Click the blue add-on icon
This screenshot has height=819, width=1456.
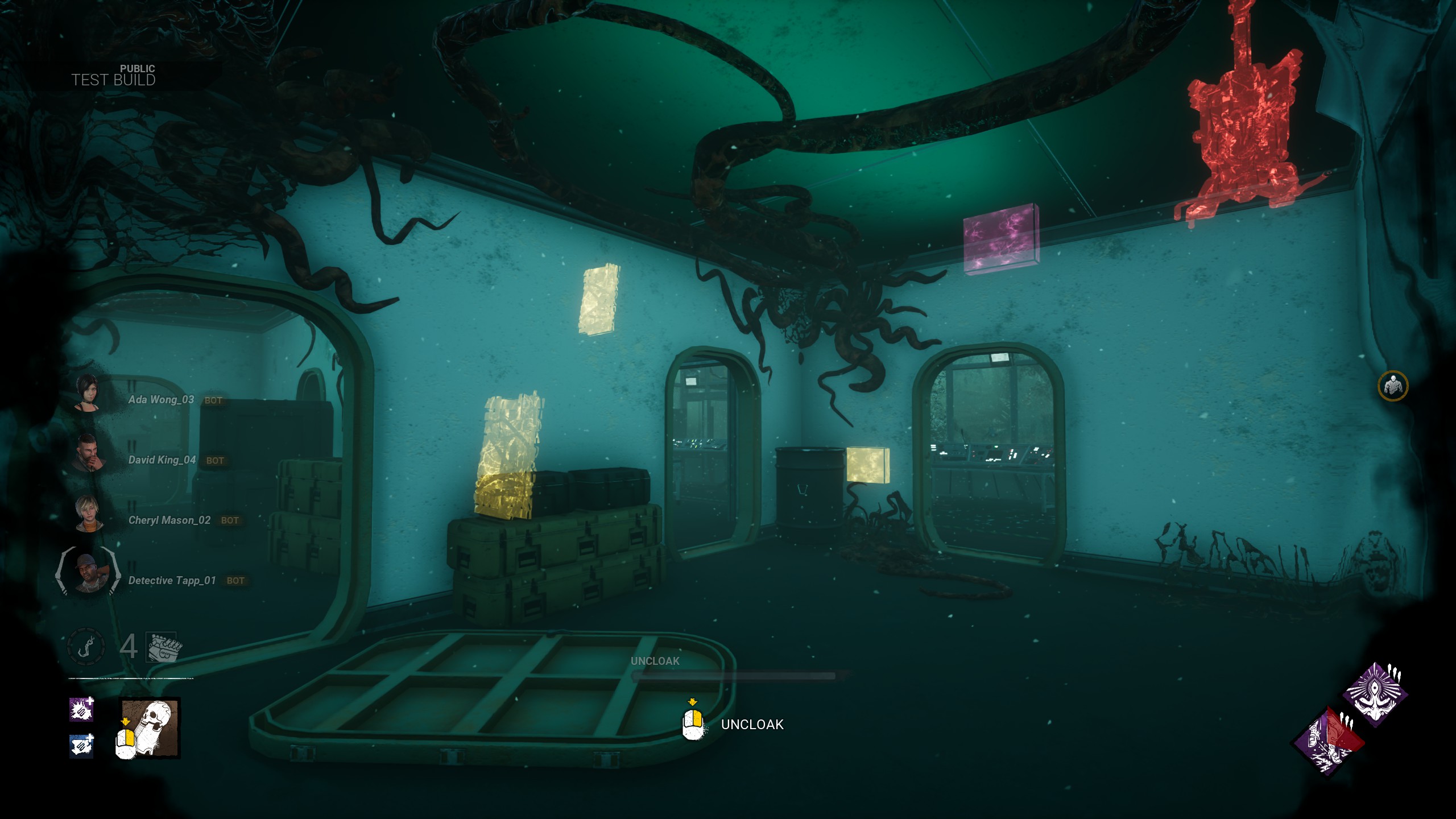pyautogui.click(x=81, y=746)
